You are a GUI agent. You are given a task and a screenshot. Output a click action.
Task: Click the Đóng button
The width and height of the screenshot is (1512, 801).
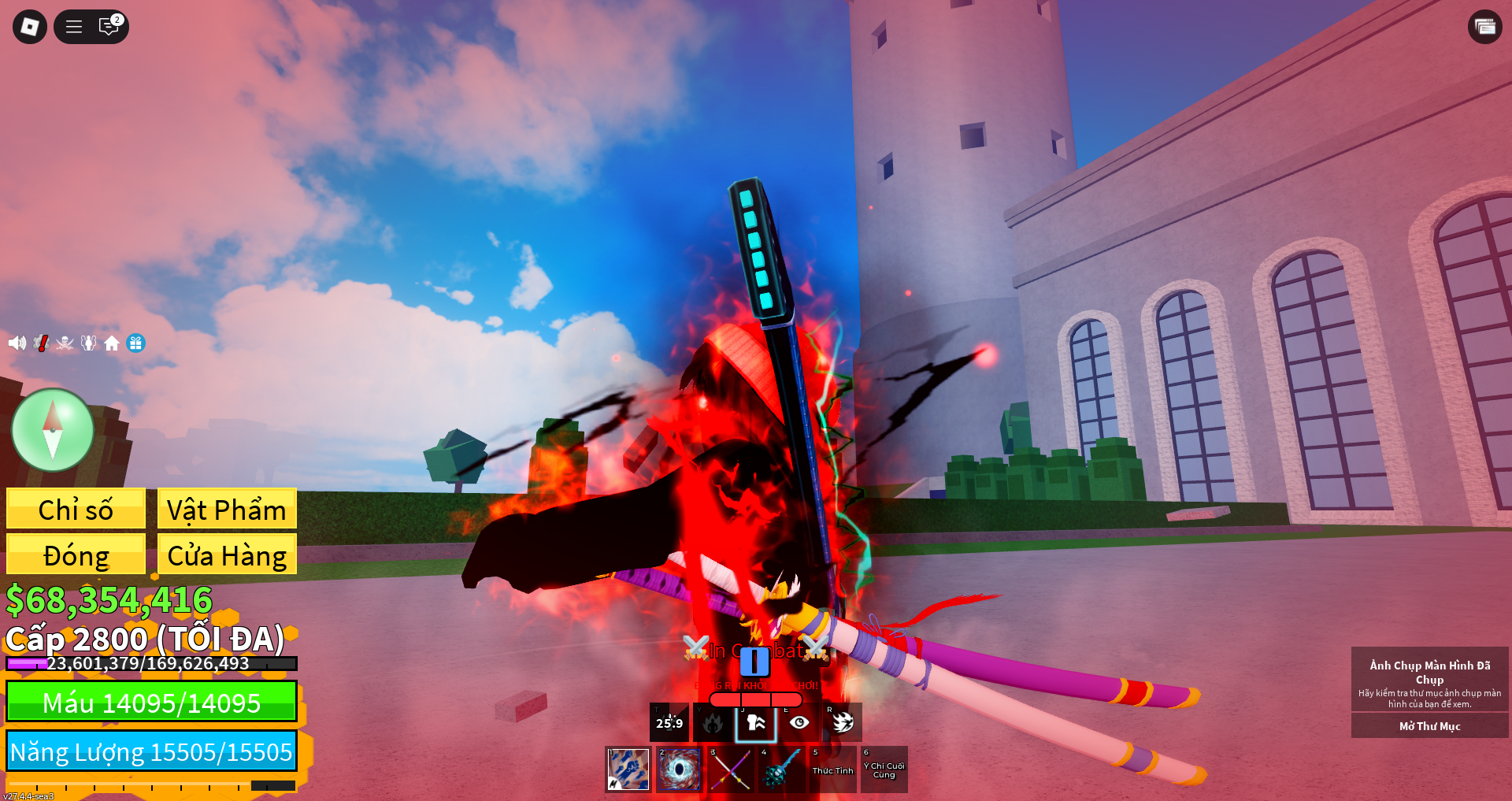[x=76, y=554]
